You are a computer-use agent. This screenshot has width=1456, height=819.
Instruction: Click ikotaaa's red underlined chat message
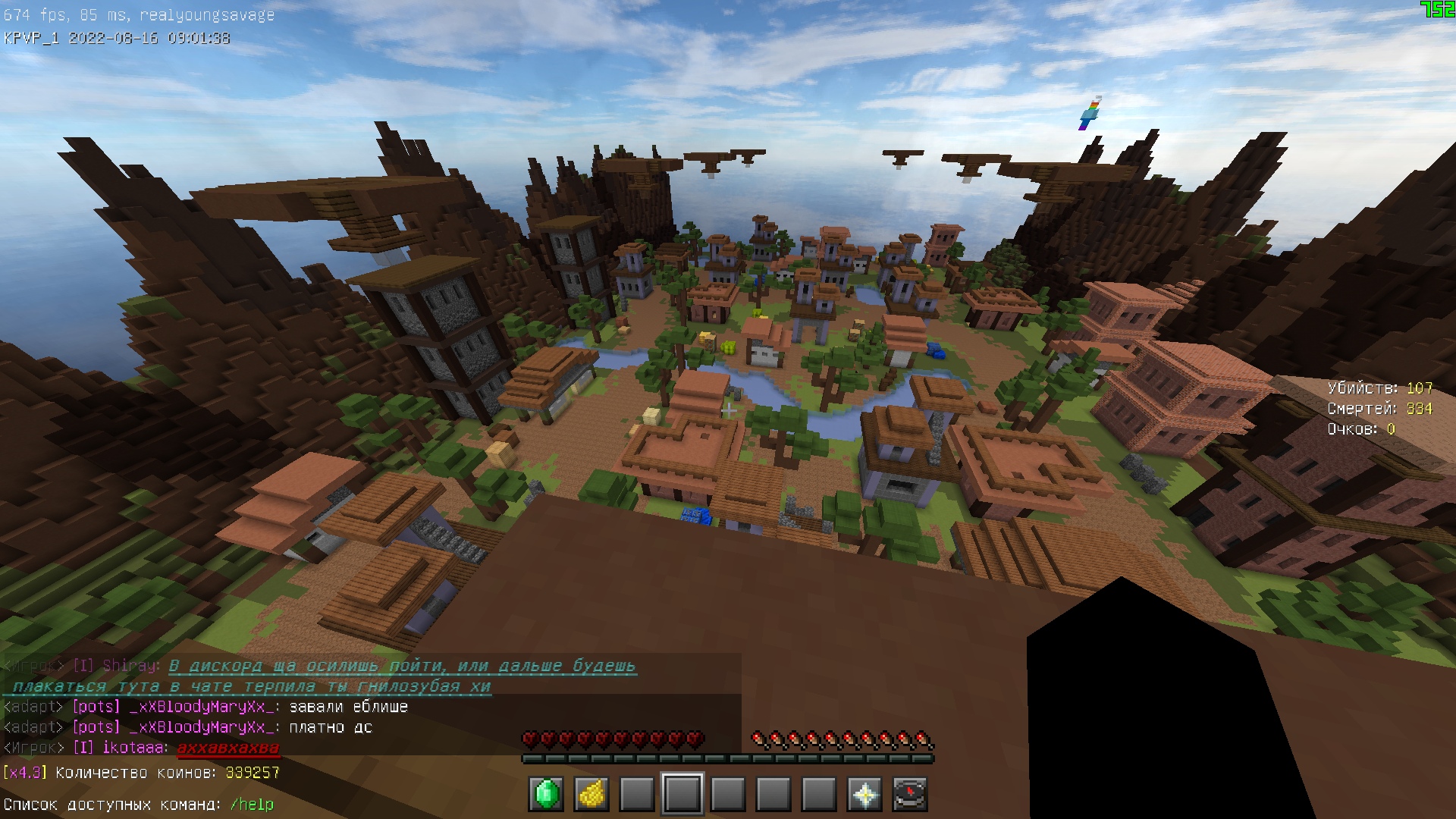click(x=231, y=747)
